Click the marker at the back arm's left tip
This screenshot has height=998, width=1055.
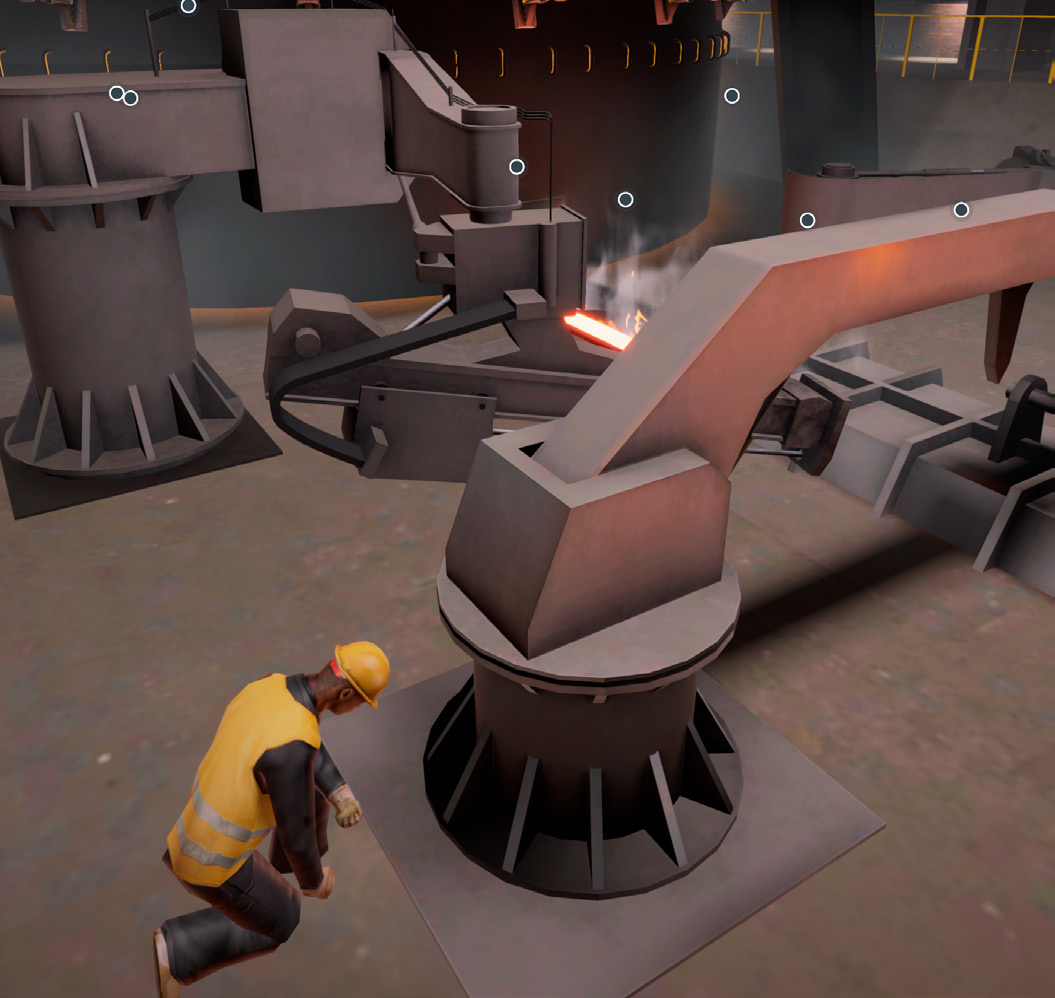point(808,220)
